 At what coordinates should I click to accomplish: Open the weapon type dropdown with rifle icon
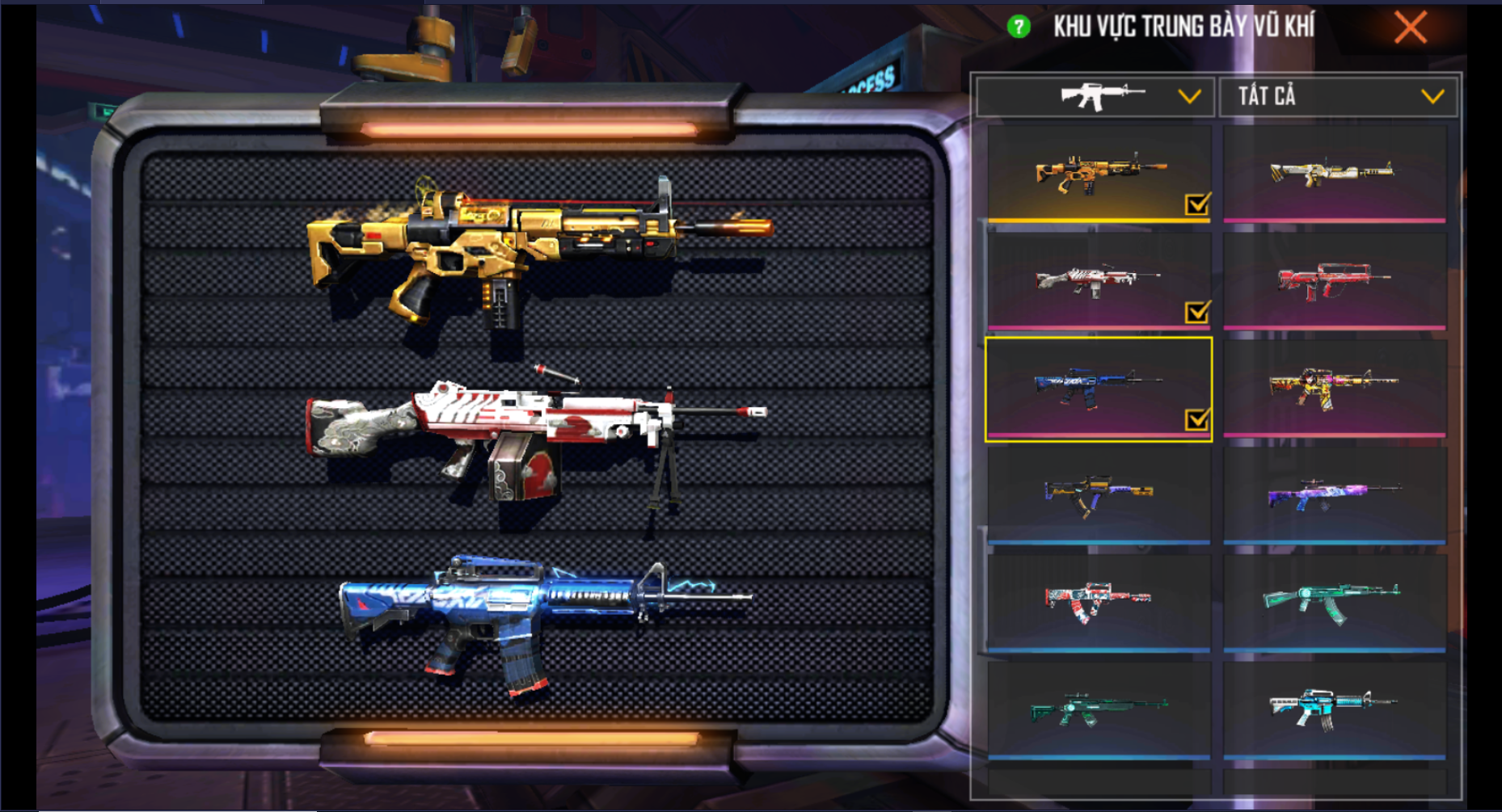[1095, 97]
